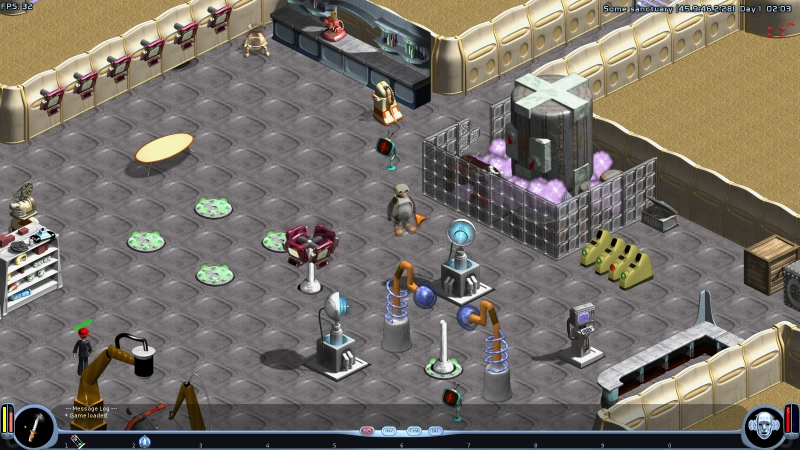The width and height of the screenshot is (800, 450).
Task: Click the rightmost pill button beside CHA
Action: [x=436, y=431]
